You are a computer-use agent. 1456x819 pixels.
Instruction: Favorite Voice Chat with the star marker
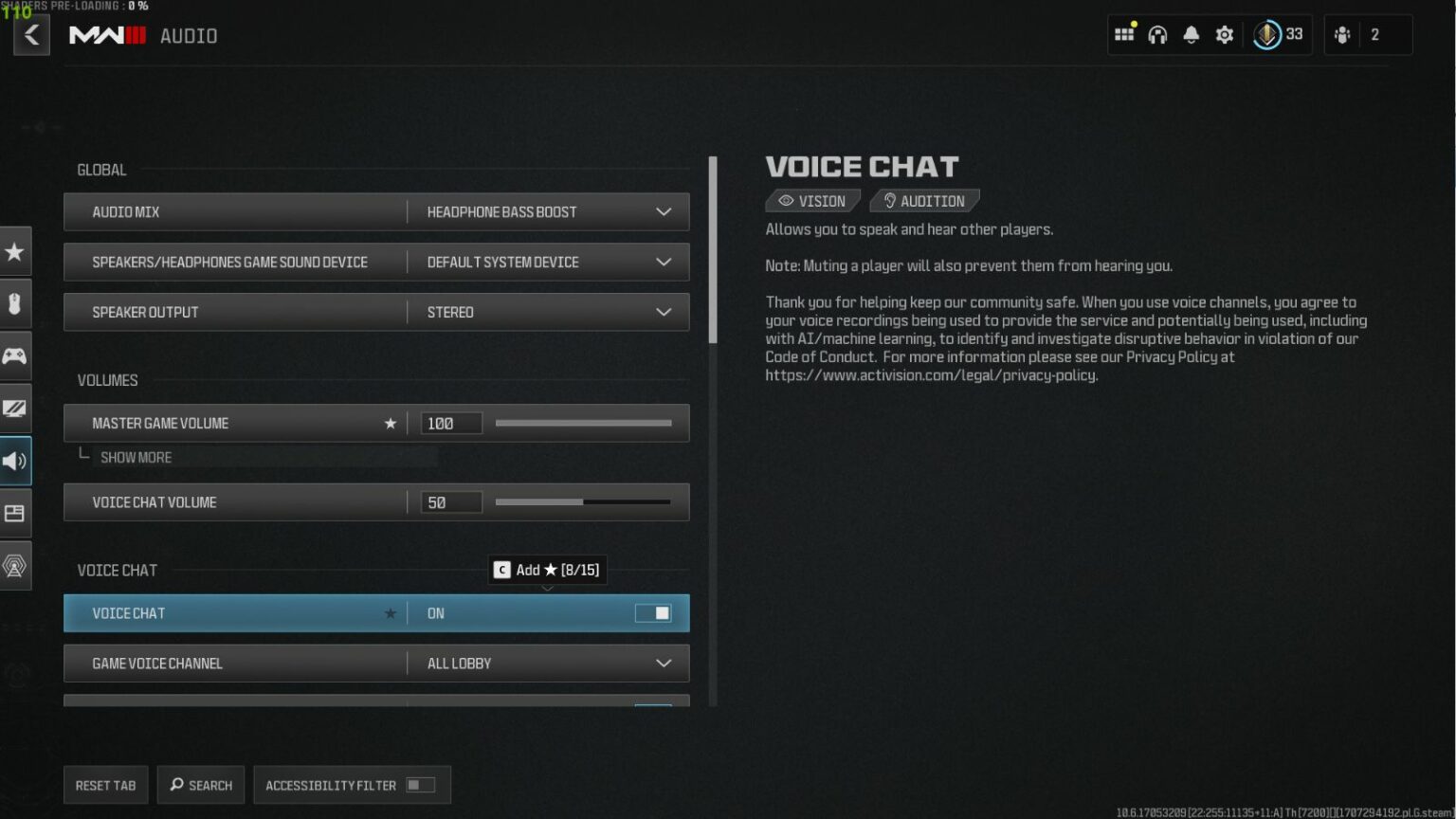coord(391,613)
